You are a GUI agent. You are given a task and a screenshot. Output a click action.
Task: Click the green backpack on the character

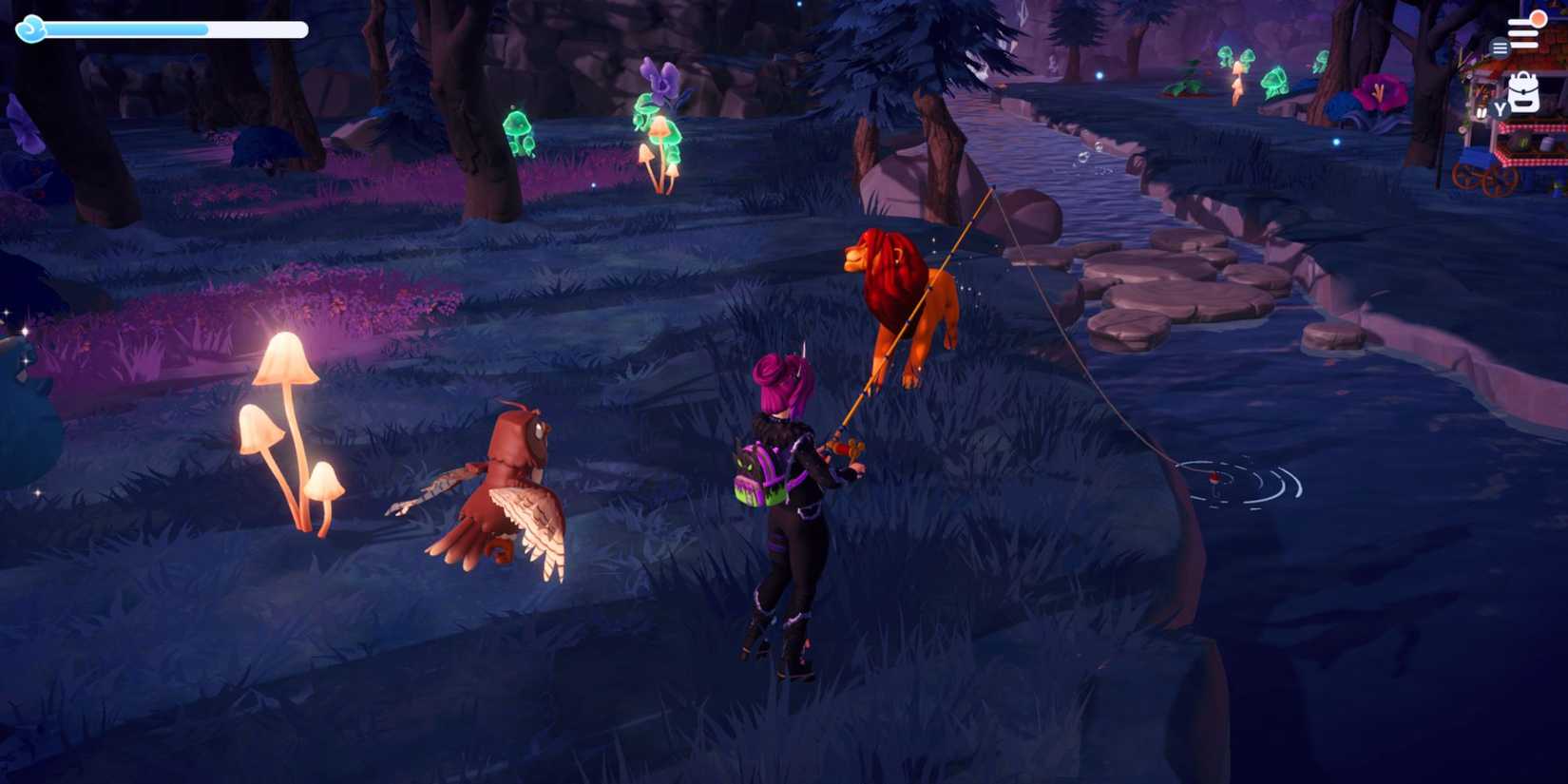755,470
